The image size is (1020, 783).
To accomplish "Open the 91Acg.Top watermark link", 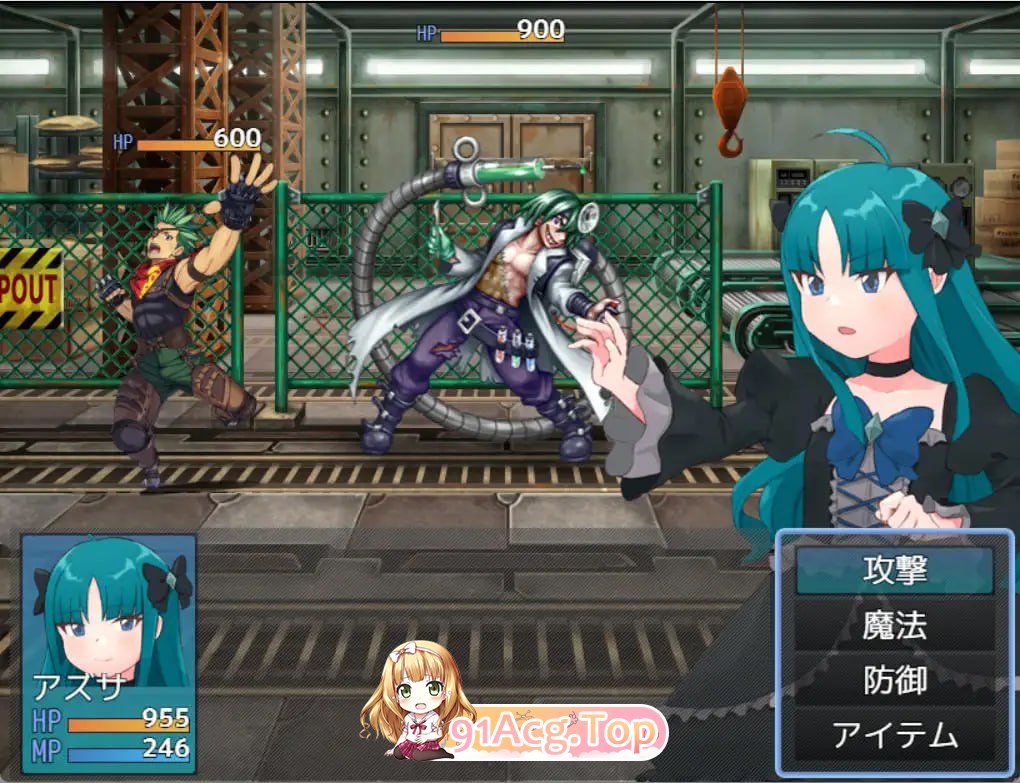I will click(x=555, y=735).
